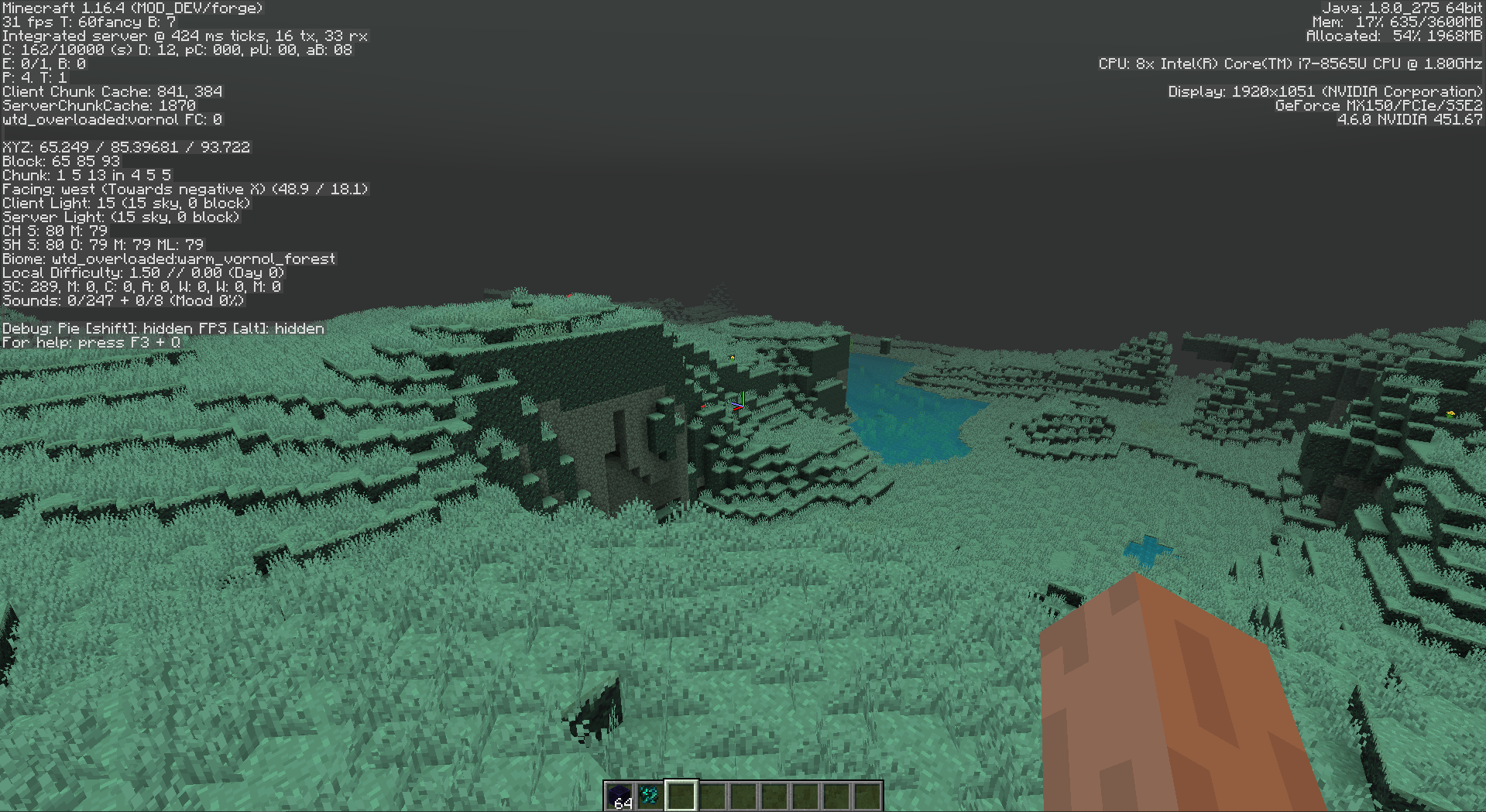The width and height of the screenshot is (1486, 812).
Task: Click the Debug Pie [shift]: hidden text
Action: point(93,328)
